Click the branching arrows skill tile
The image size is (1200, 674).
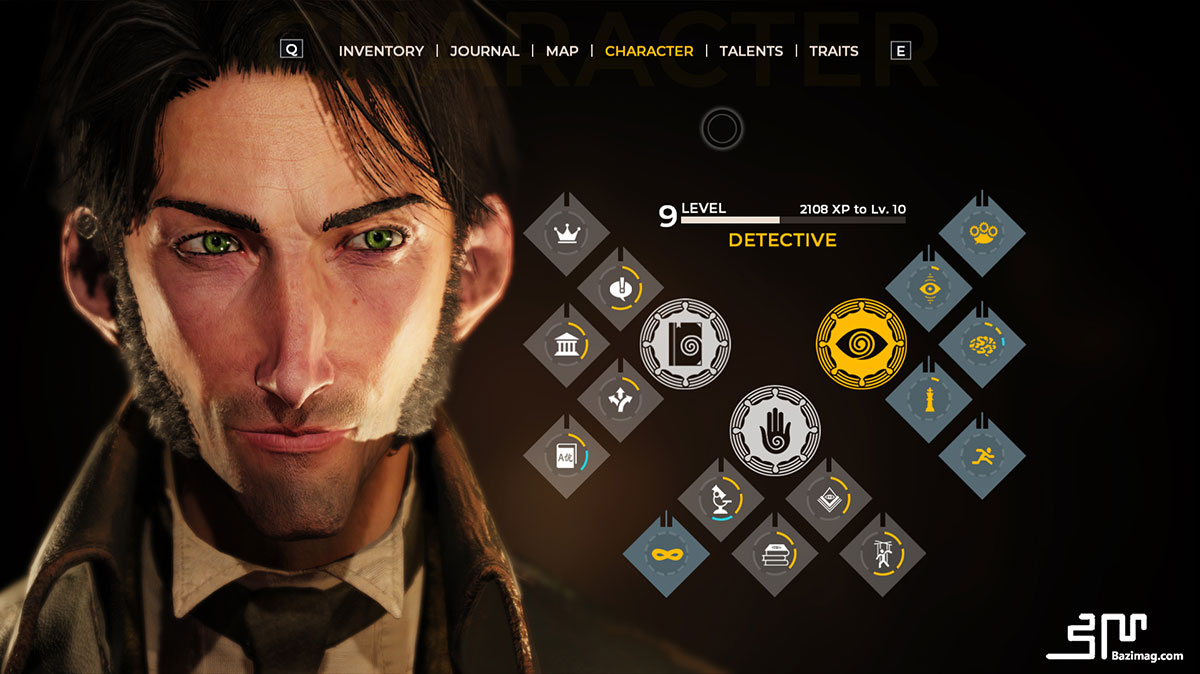[621, 399]
